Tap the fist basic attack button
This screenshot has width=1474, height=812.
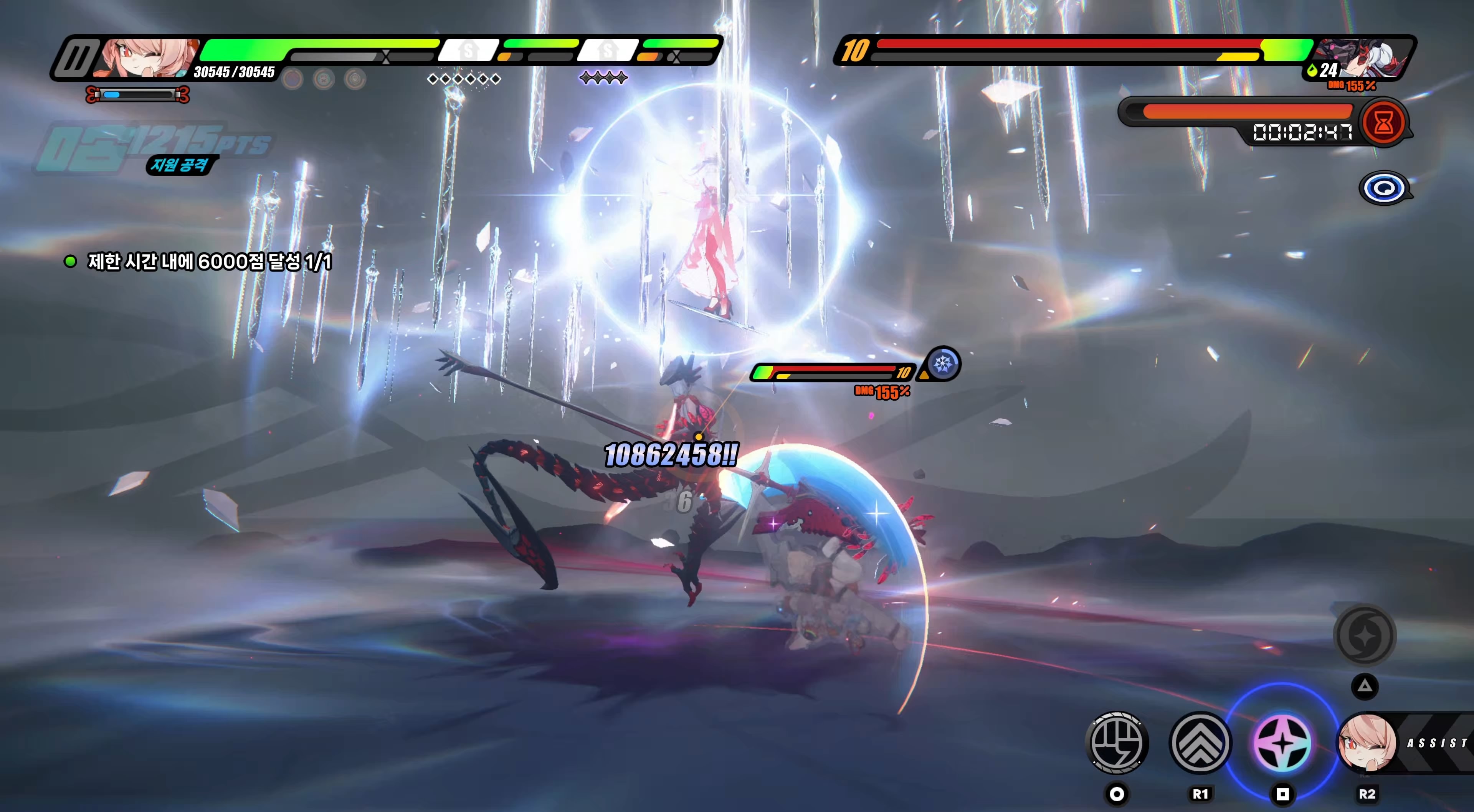(x=1116, y=743)
